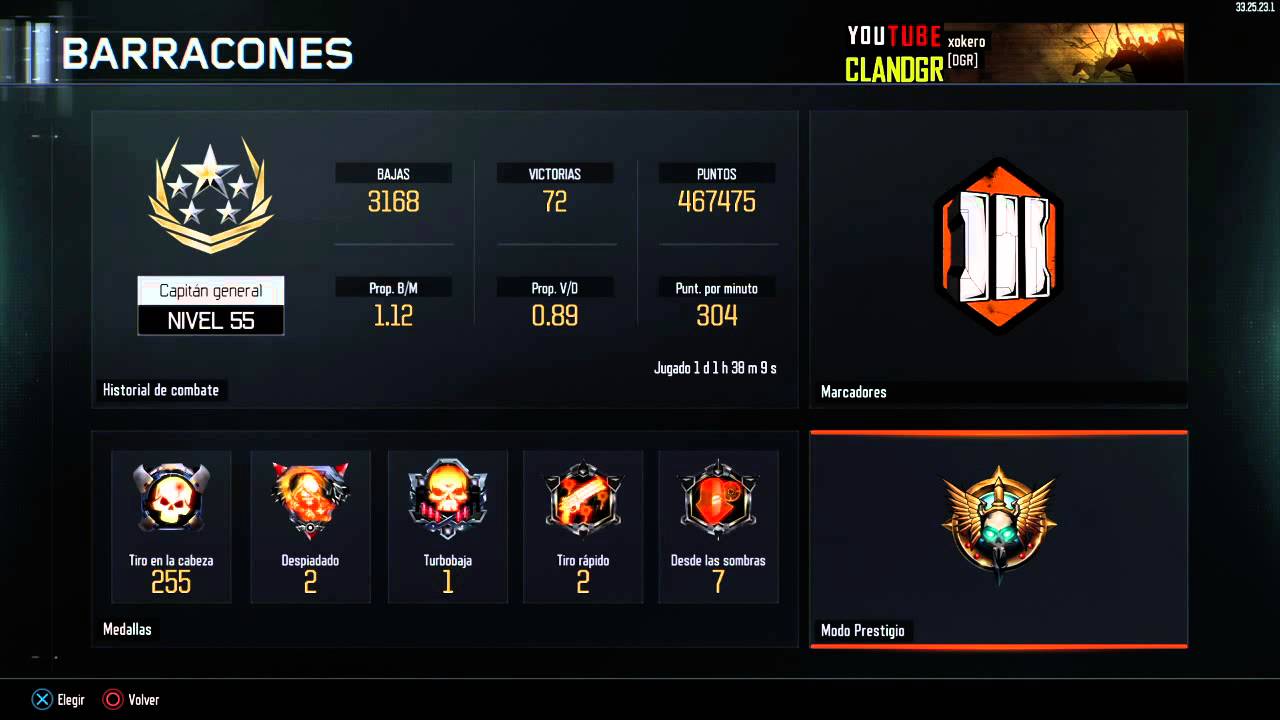Click the Capitán general rank label
This screenshot has height=720, width=1280.
(x=210, y=290)
